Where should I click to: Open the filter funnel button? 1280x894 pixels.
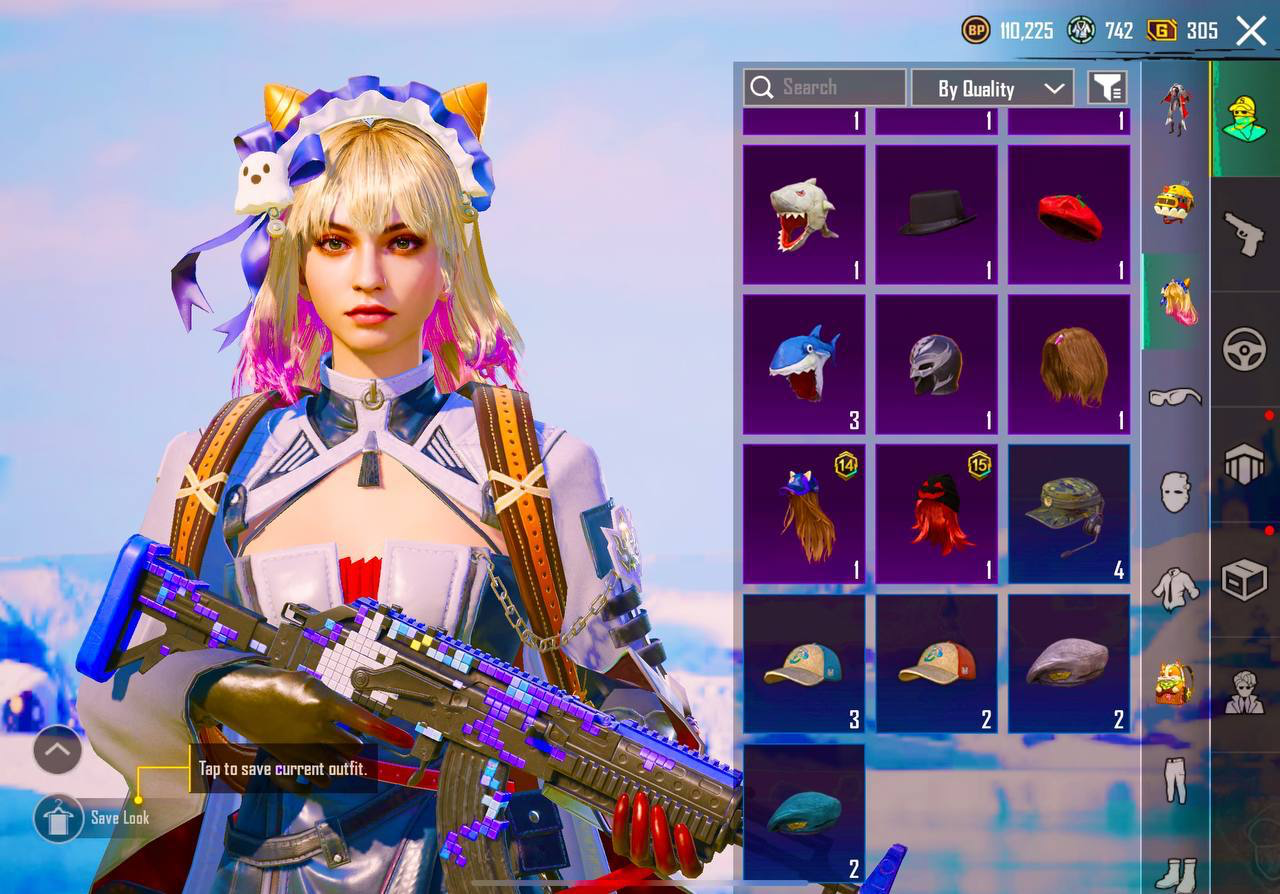(x=1107, y=88)
